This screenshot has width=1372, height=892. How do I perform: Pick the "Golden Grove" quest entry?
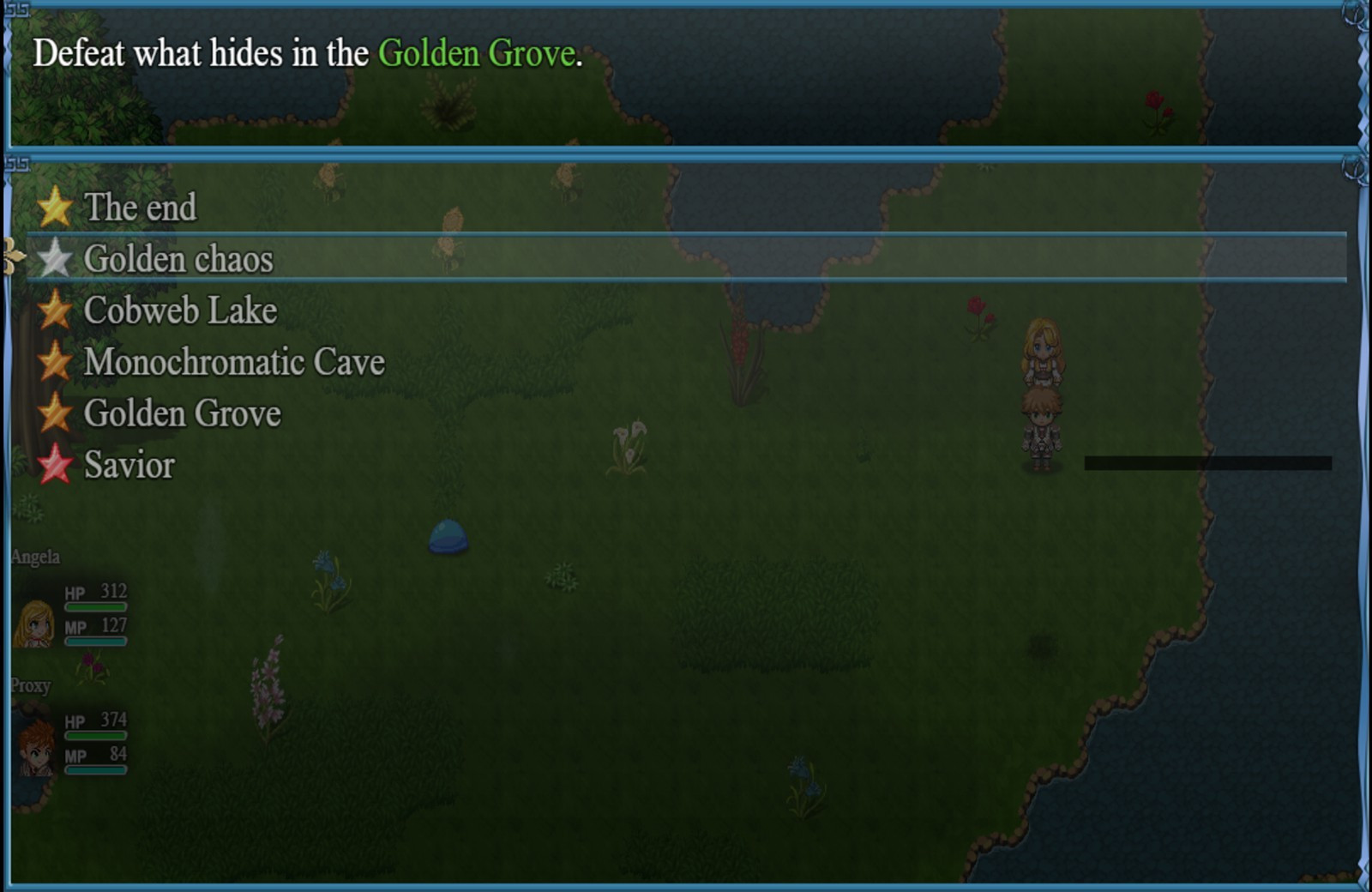(182, 413)
